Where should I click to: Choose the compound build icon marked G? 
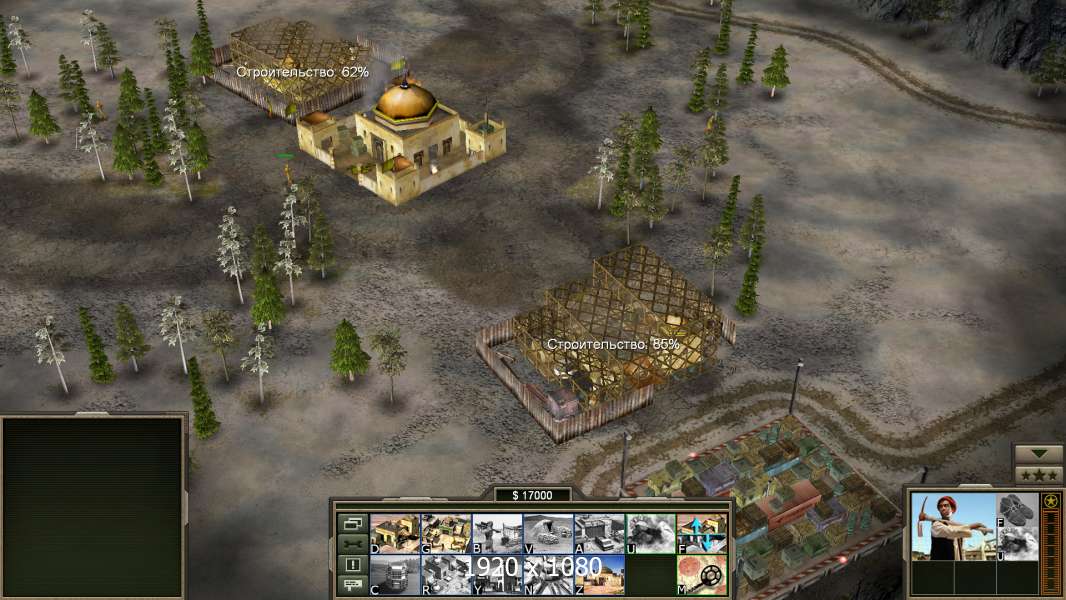446,534
